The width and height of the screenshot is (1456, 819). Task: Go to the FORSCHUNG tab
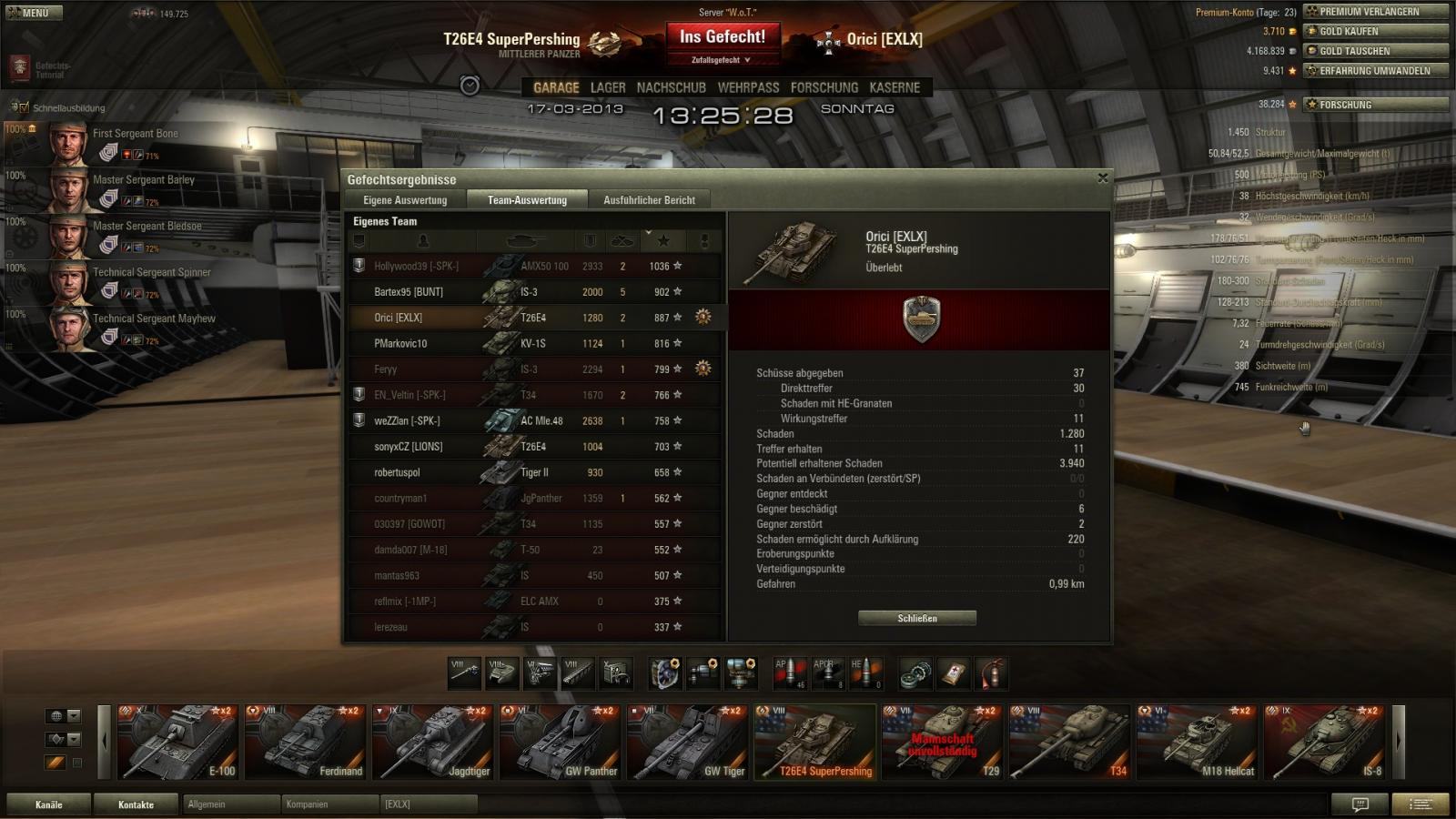(824, 87)
